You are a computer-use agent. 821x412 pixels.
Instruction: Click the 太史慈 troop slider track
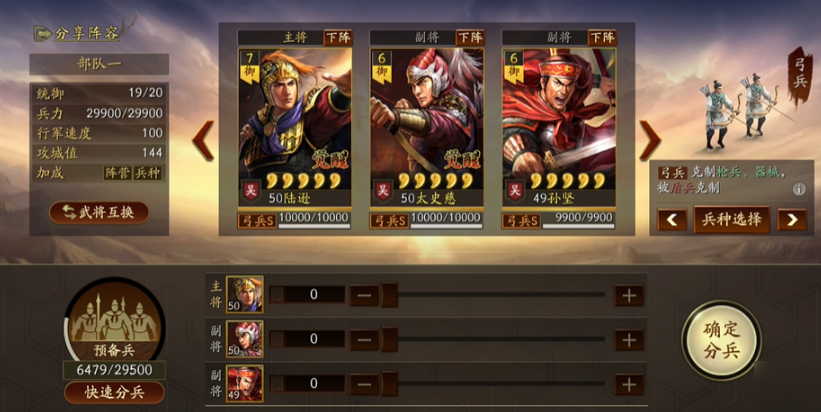[x=495, y=339]
